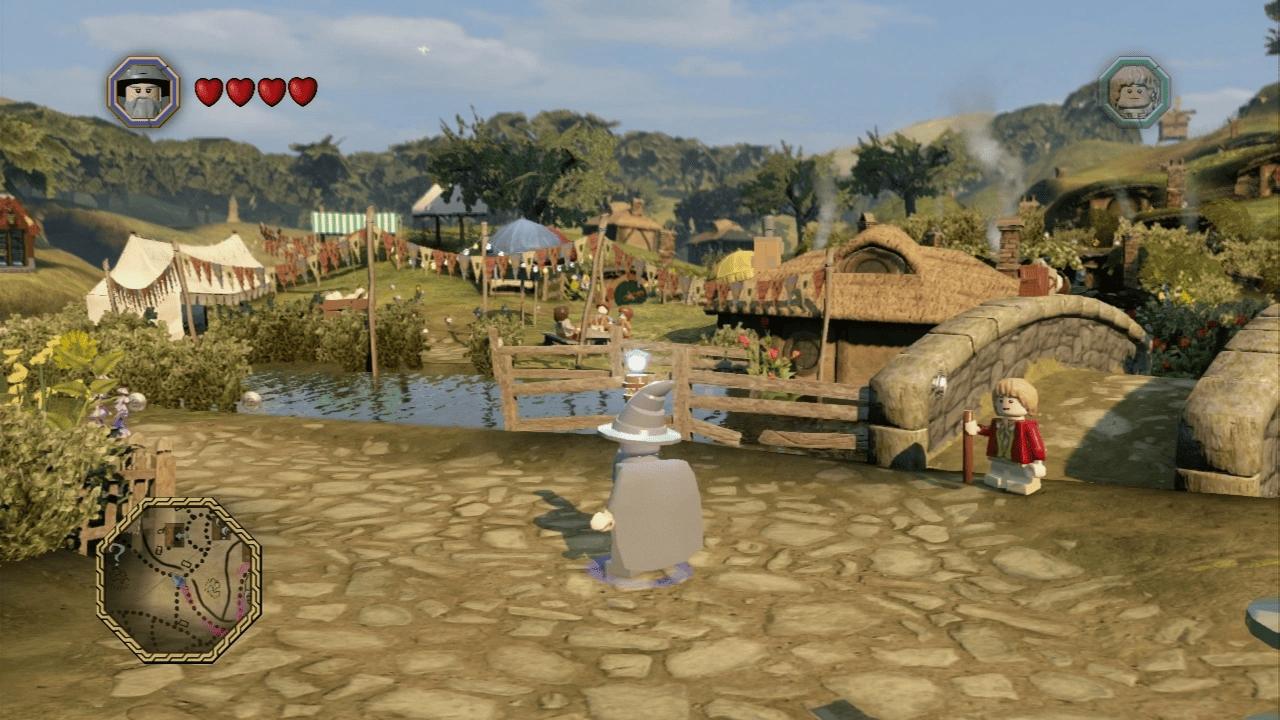
Task: Select the question mark marker on the minimap
Action: 118,553
